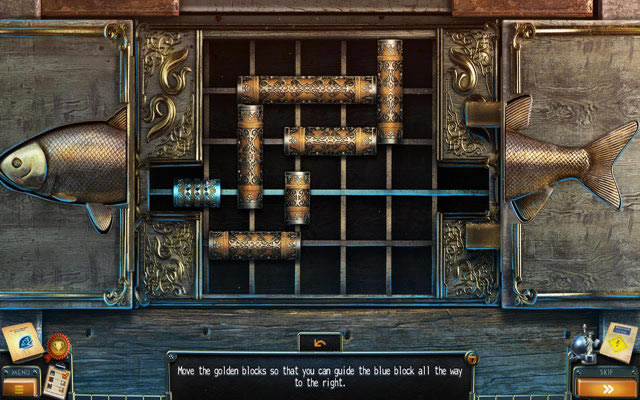
Task: Open the journal book icon
Action: (20, 341)
